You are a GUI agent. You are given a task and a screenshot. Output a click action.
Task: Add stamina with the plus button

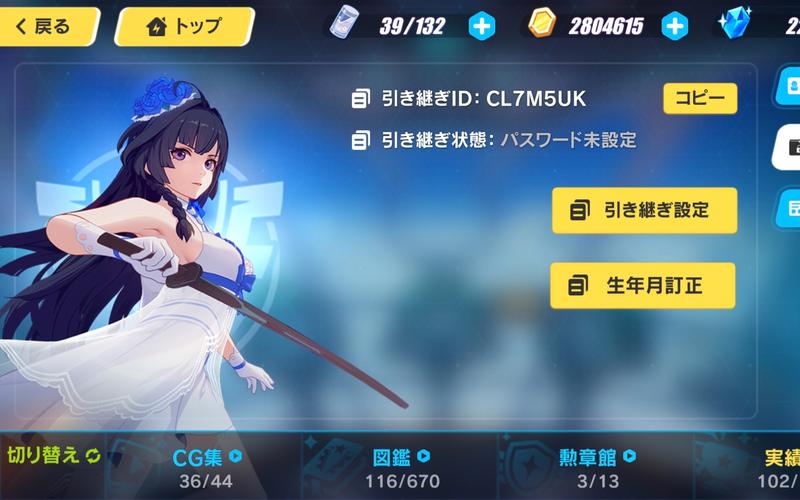coord(482,27)
